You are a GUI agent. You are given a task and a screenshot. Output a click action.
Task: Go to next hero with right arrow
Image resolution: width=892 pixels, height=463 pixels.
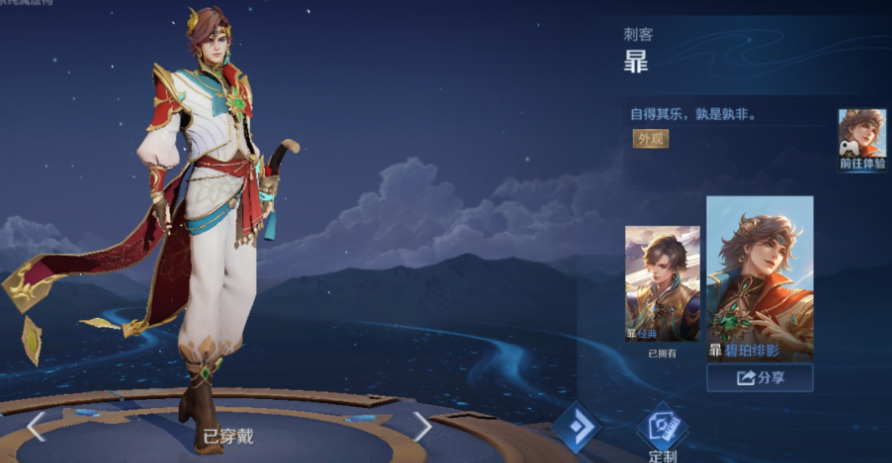[422, 427]
